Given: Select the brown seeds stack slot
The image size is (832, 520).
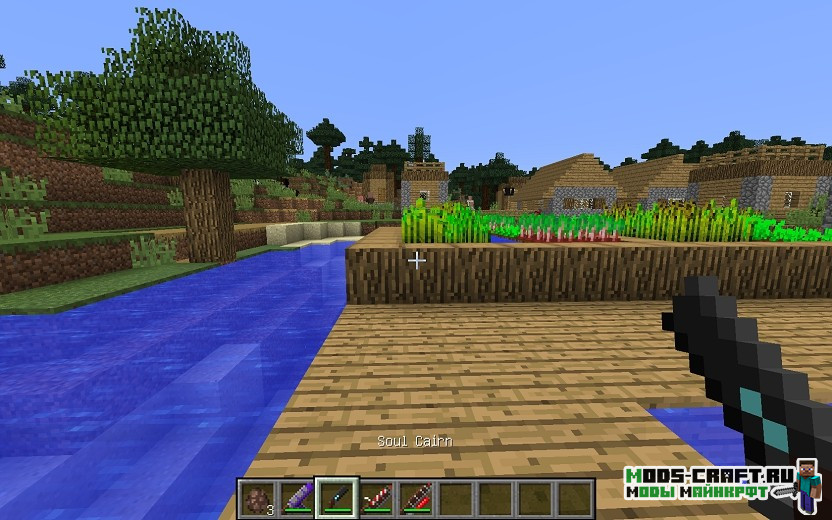Looking at the screenshot, I should [x=255, y=497].
